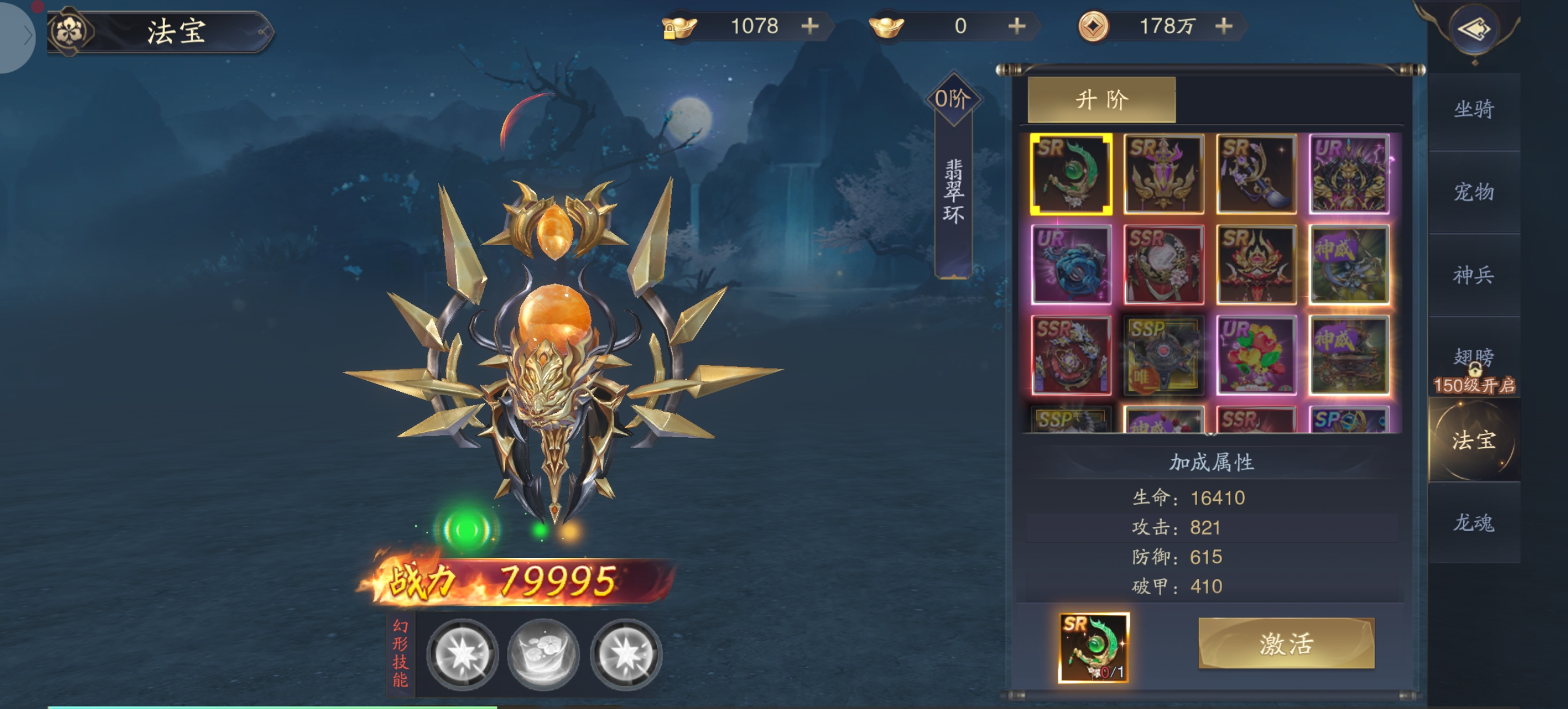Tap the first starburst transformation skill icon
Viewport: 1568px width, 709px height.
click(462, 654)
